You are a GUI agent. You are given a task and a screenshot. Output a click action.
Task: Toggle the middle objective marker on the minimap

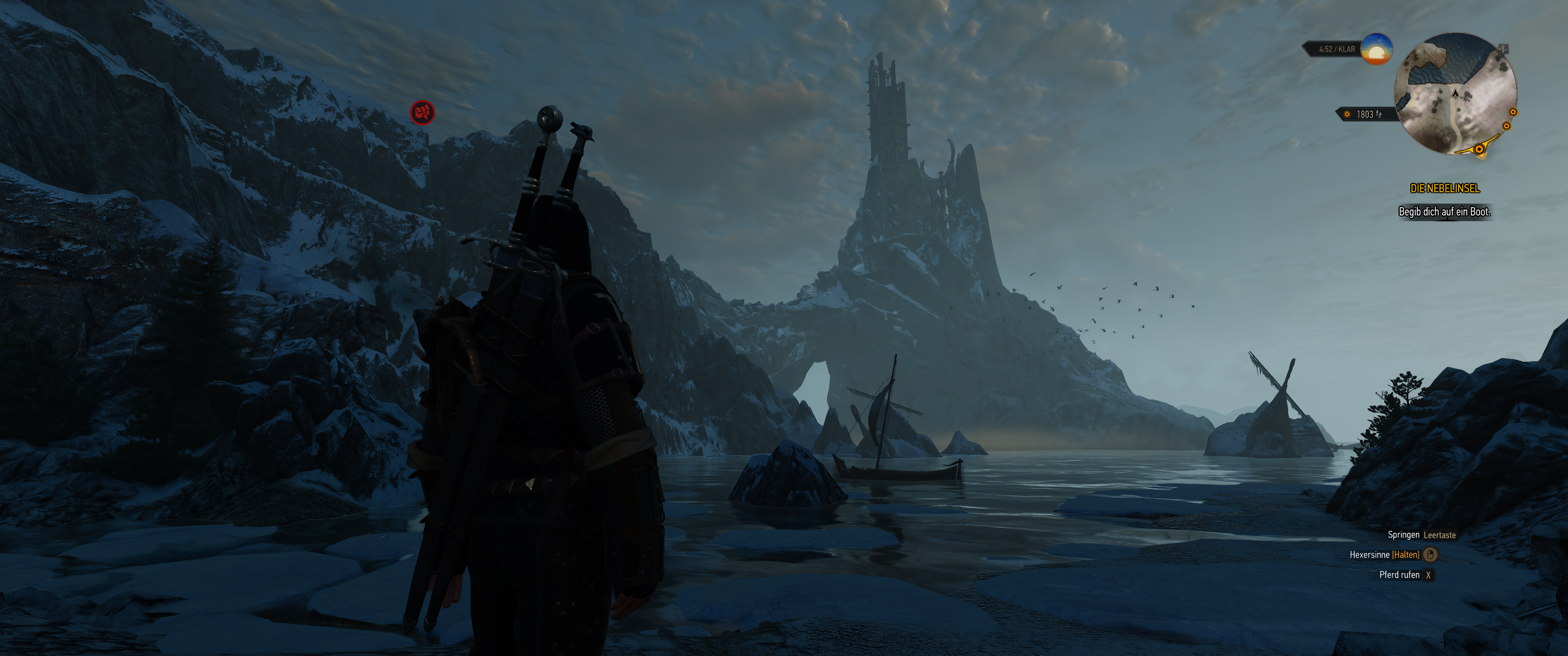[1506, 126]
